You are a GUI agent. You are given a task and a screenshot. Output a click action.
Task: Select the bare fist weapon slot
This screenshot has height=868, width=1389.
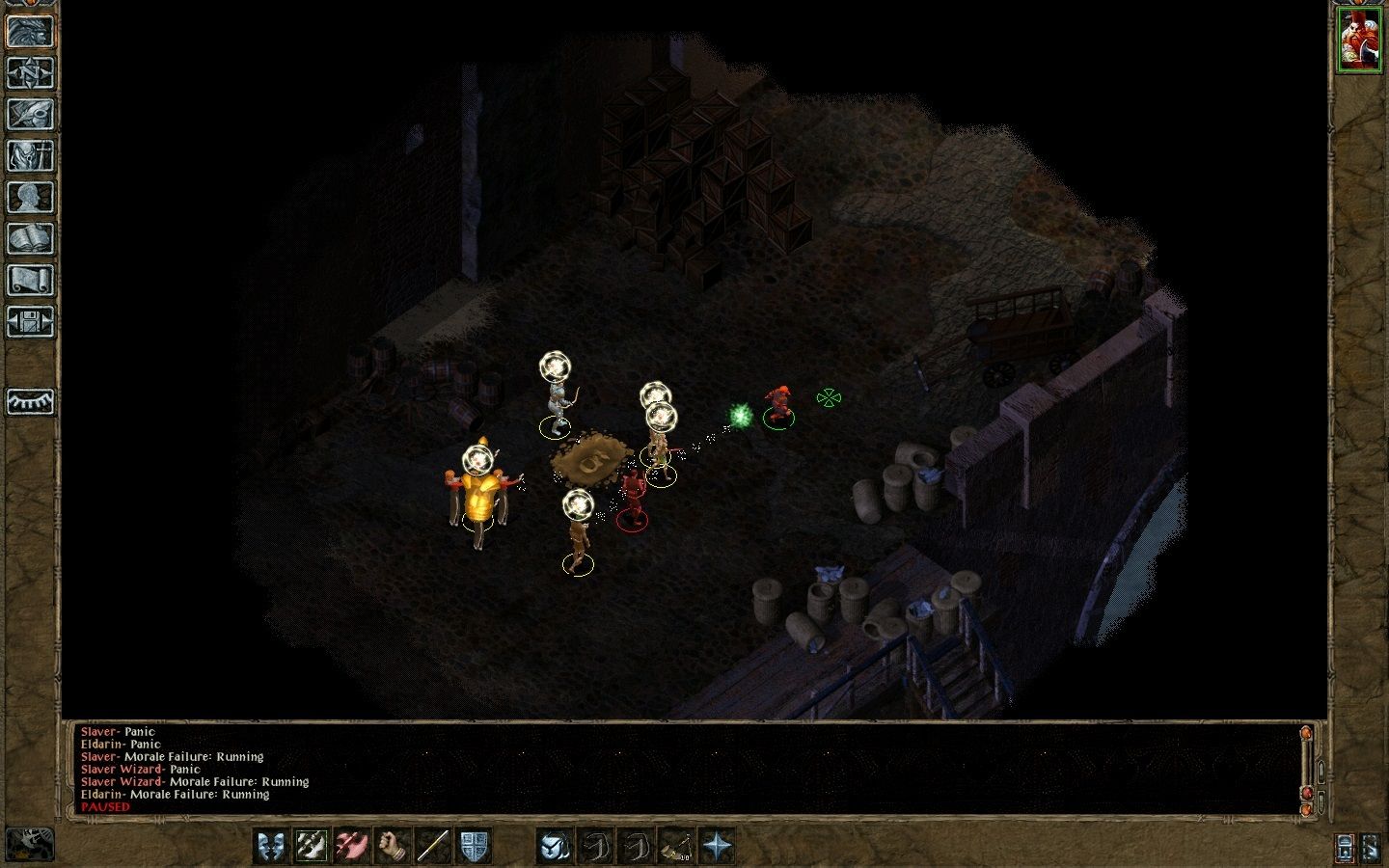(393, 846)
